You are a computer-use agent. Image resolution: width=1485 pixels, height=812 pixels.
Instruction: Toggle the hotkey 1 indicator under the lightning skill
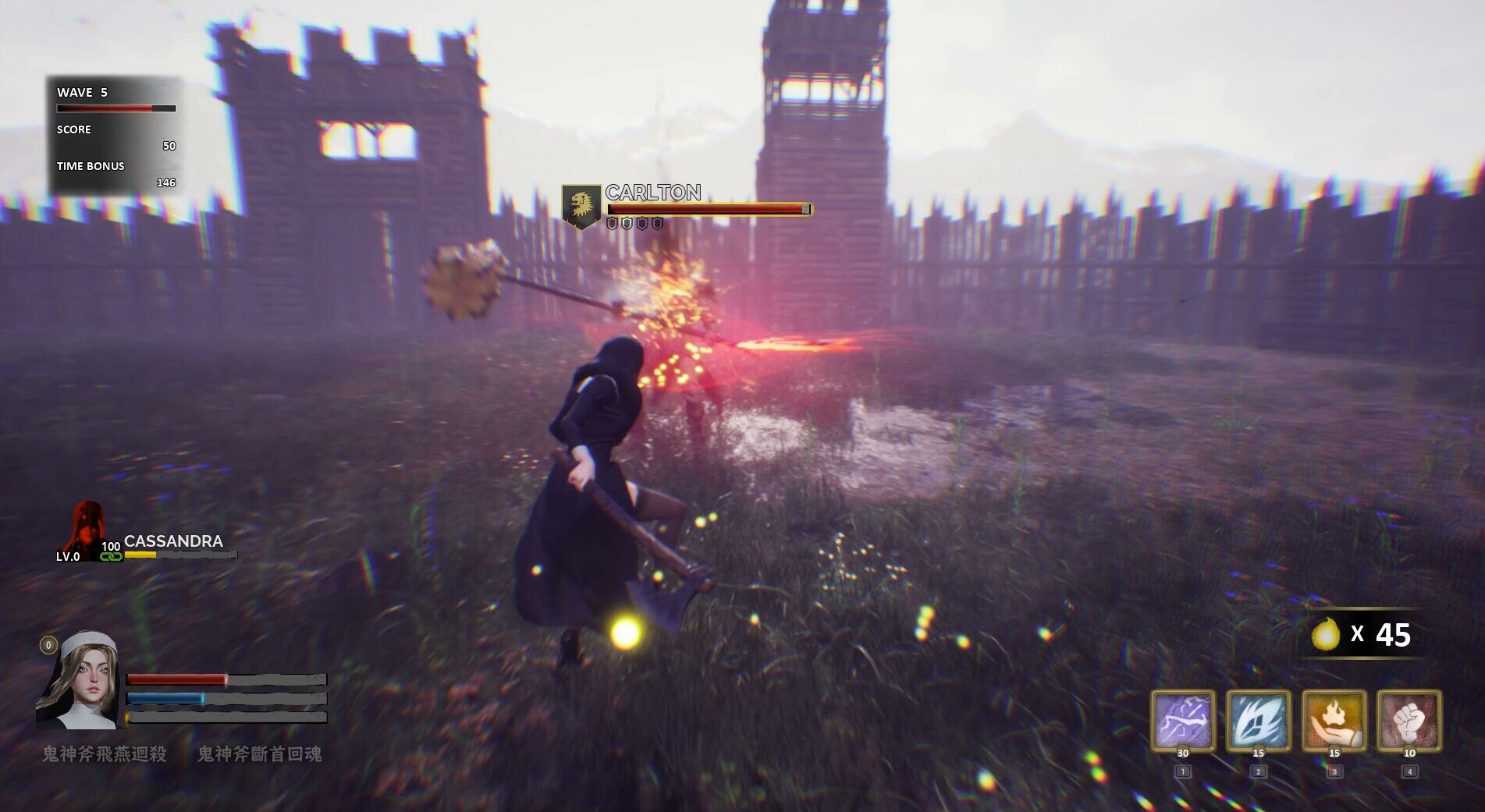pyautogui.click(x=1181, y=770)
